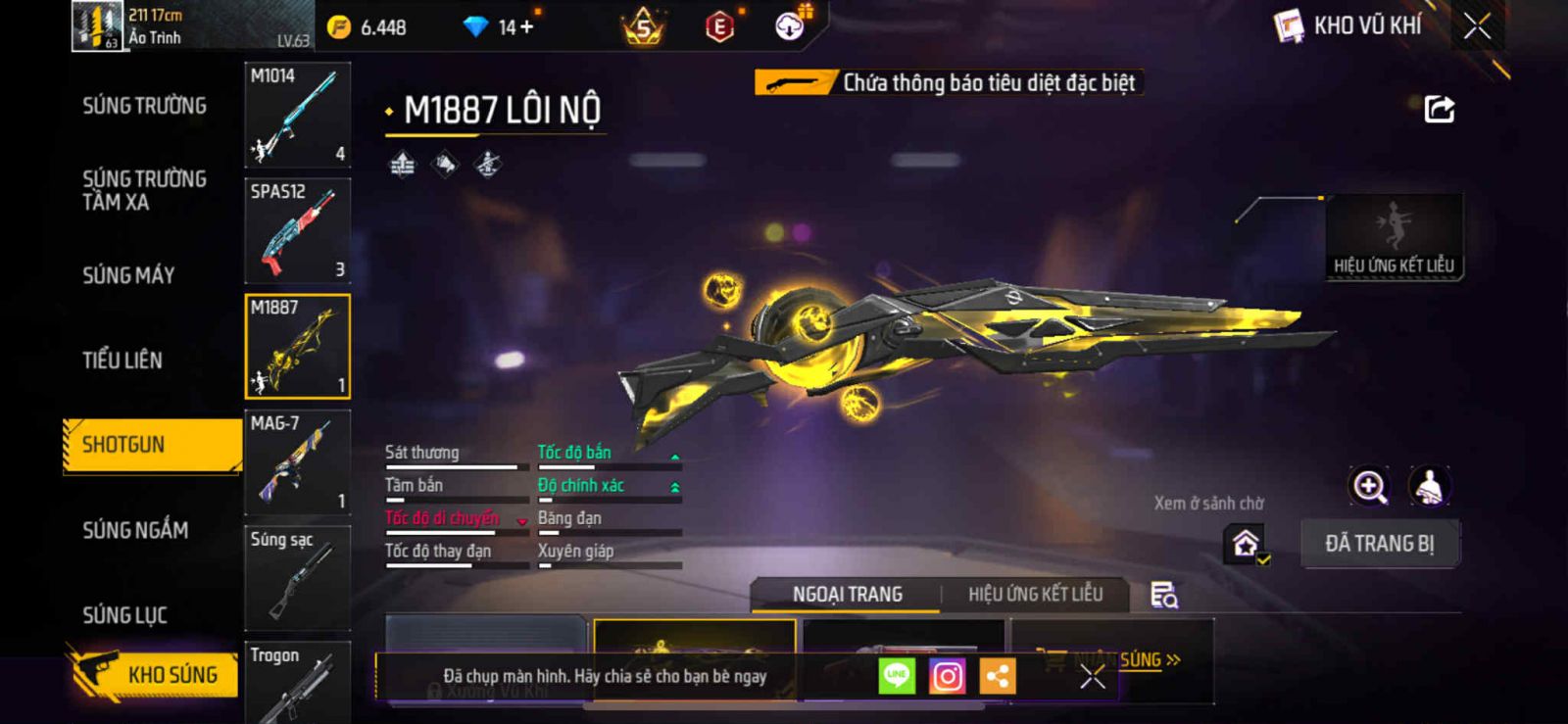Share screenshot to Instagram
This screenshot has height=724, width=1568.
click(x=947, y=676)
